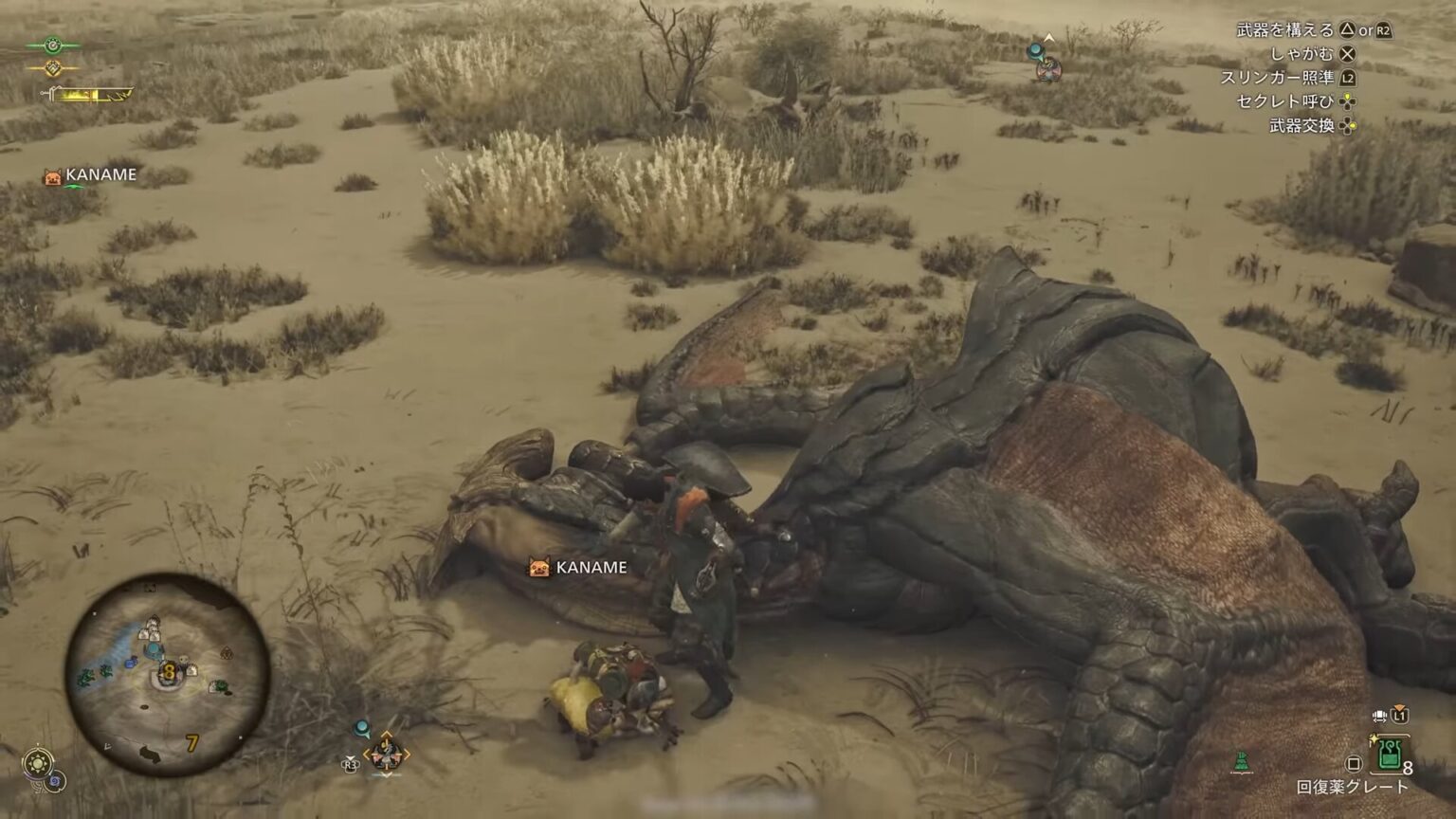Click the square button icon next to the potion
Viewport: 1456px width, 819px height.
[x=1353, y=763]
